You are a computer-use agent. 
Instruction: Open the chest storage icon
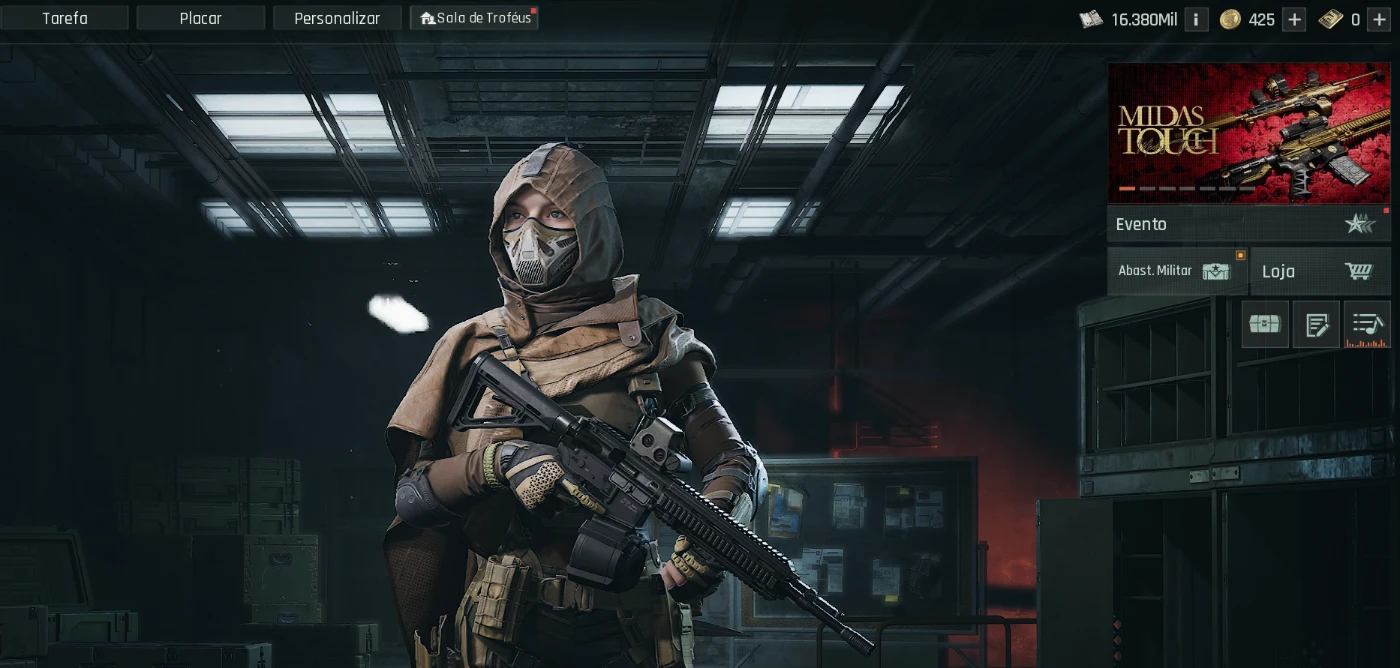[1265, 324]
